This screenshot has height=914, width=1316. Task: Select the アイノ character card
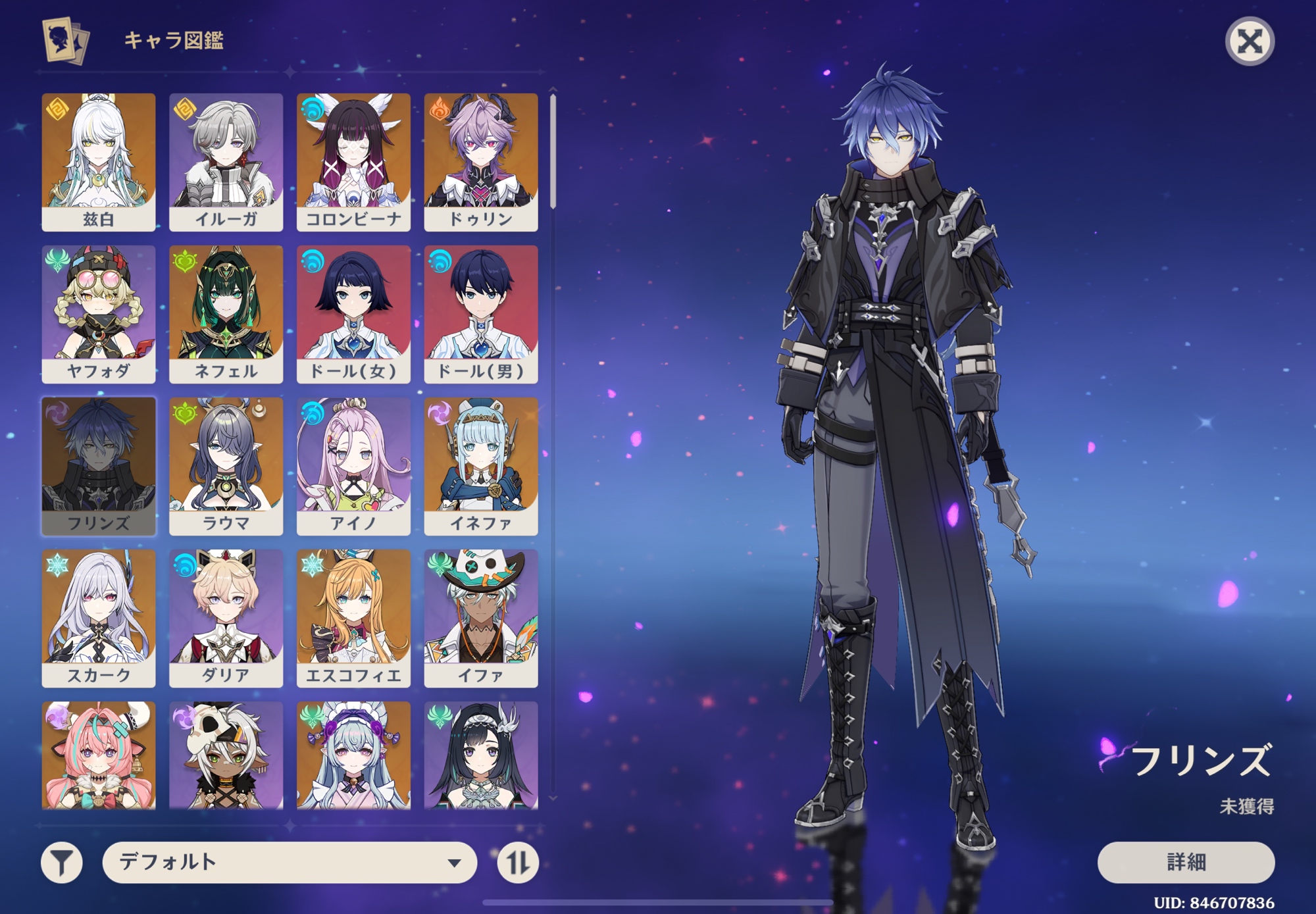[353, 466]
